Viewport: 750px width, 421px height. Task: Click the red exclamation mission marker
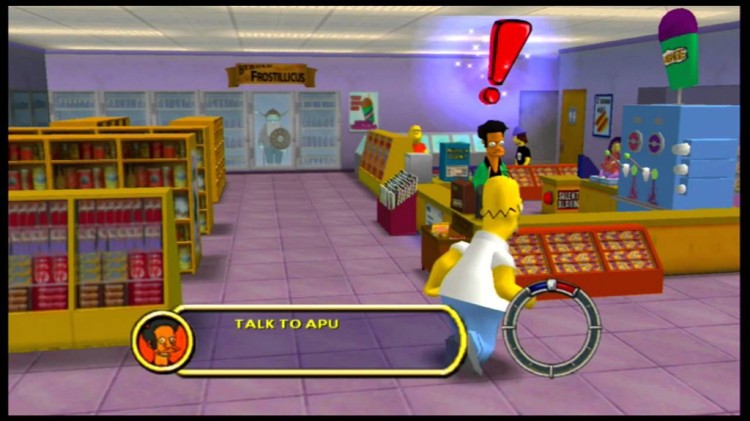point(504,59)
